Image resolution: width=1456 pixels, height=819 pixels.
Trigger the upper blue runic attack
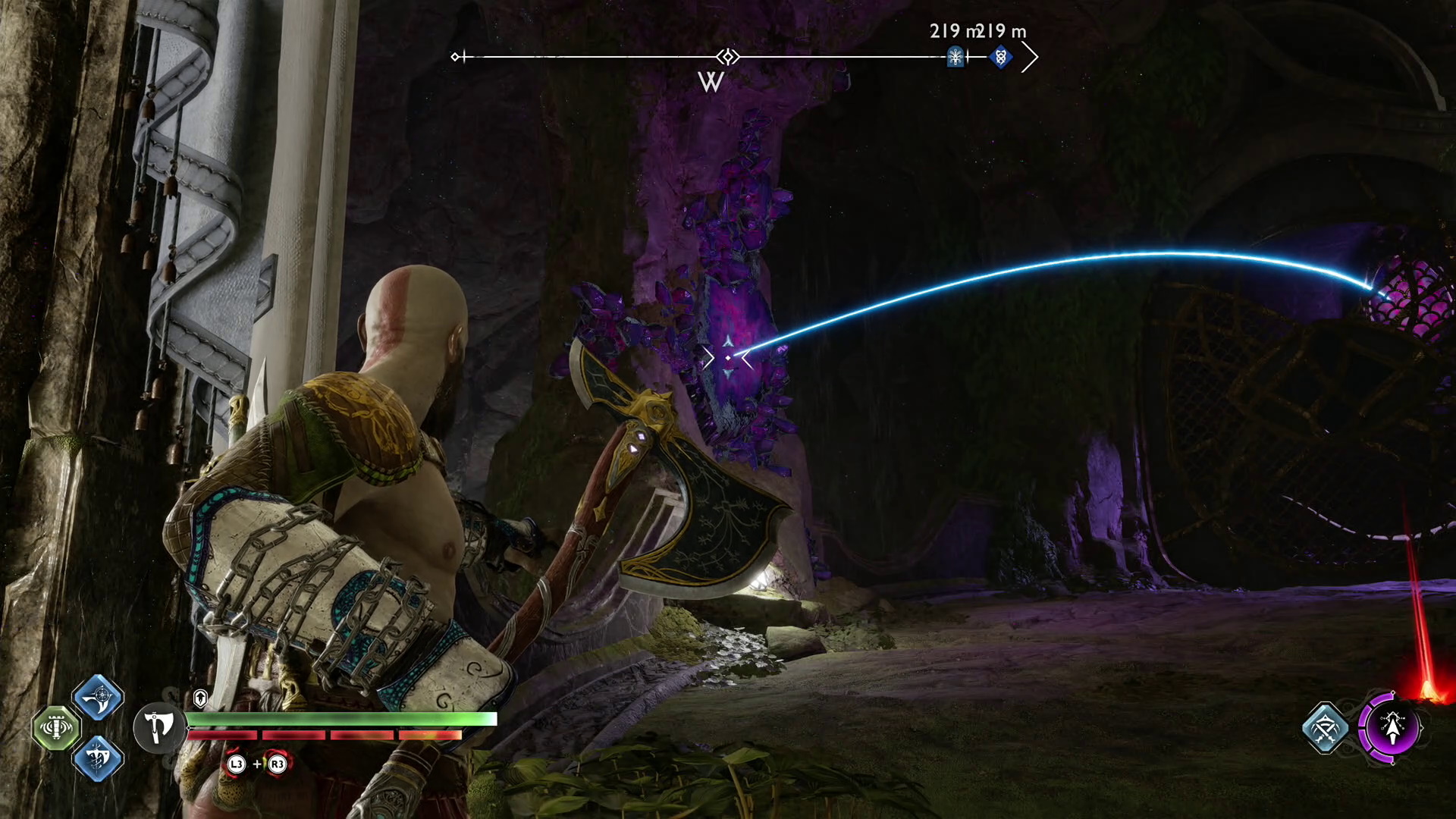click(98, 697)
